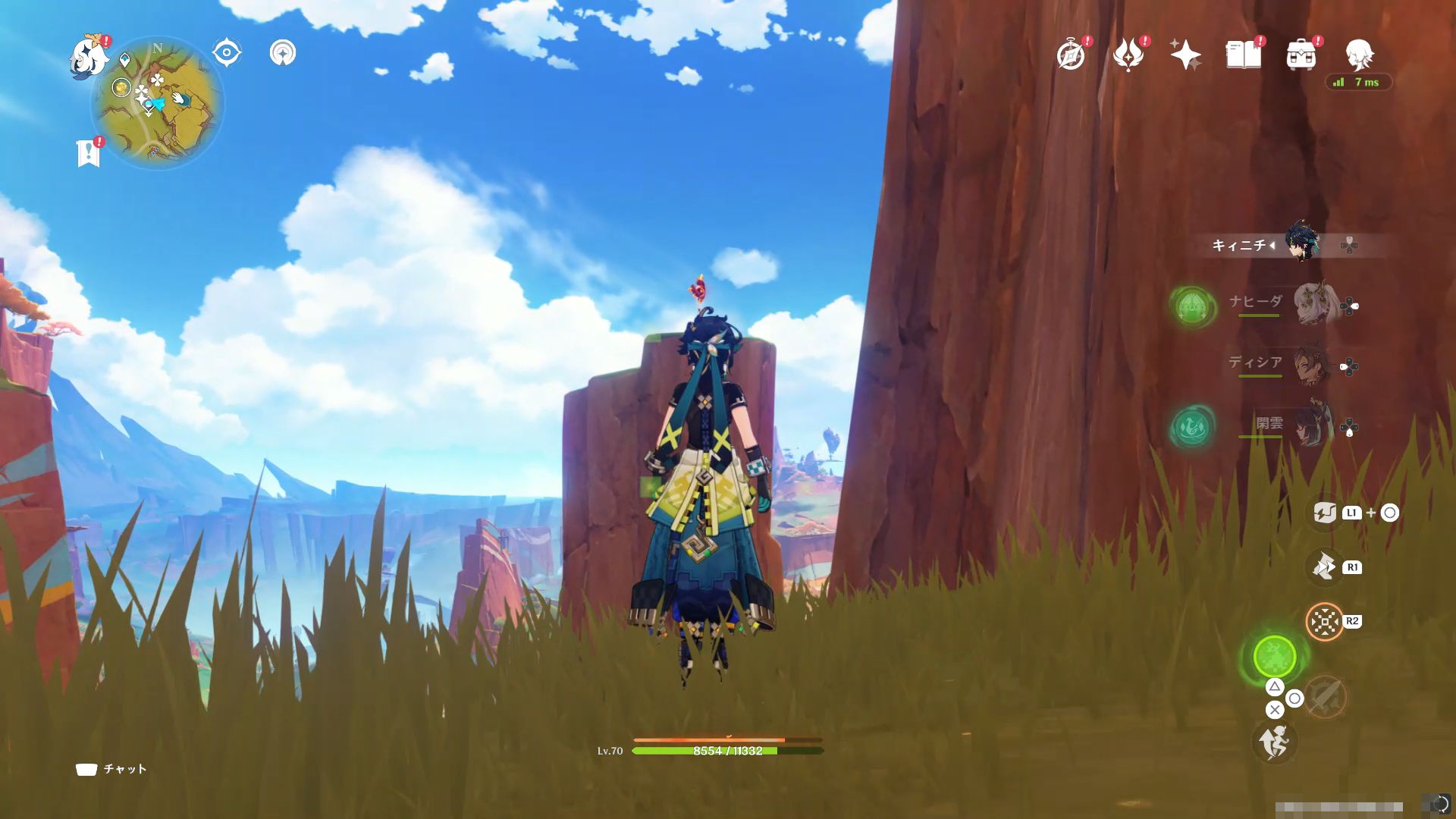Open the compass events icon

click(1071, 55)
